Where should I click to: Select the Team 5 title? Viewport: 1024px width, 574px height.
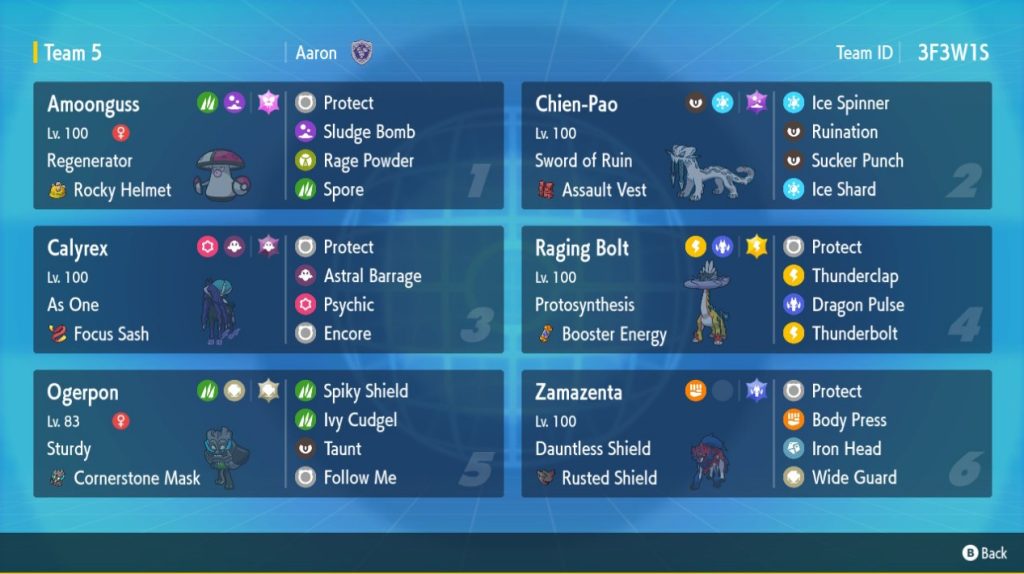click(x=72, y=53)
